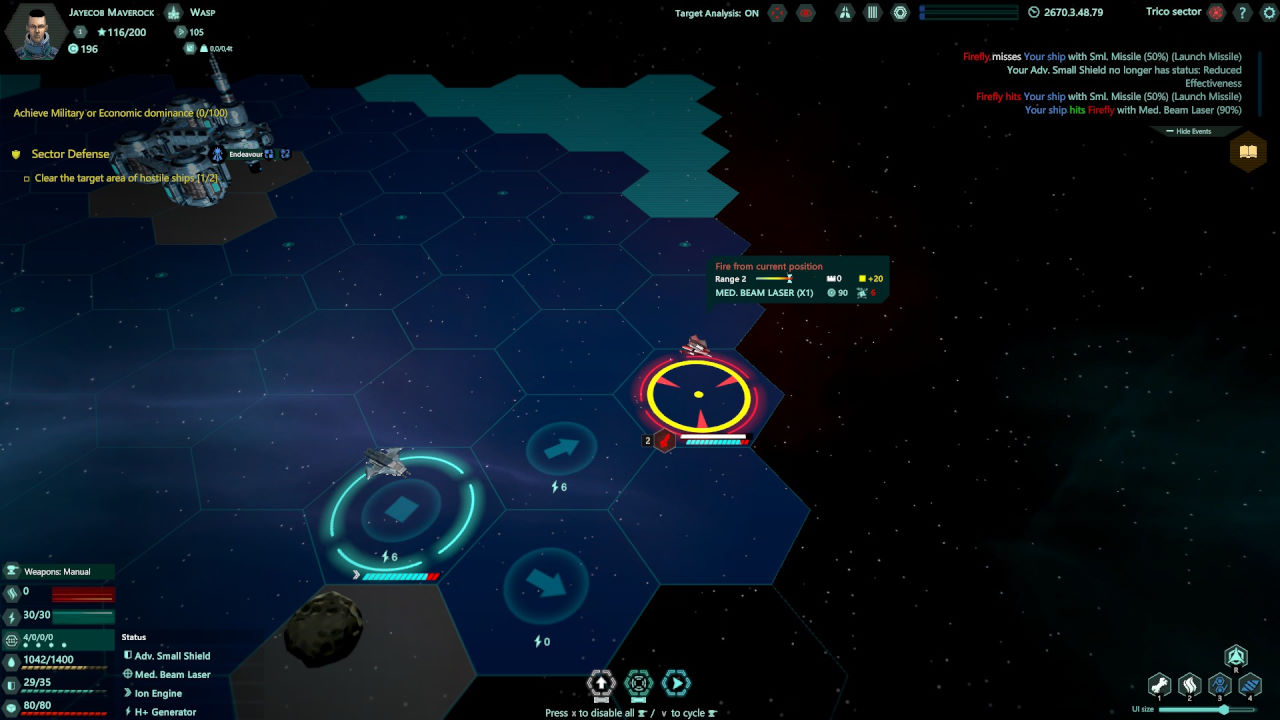This screenshot has width=1280, height=720.
Task: Activate the blue striped ability slot 4
Action: point(1250,684)
